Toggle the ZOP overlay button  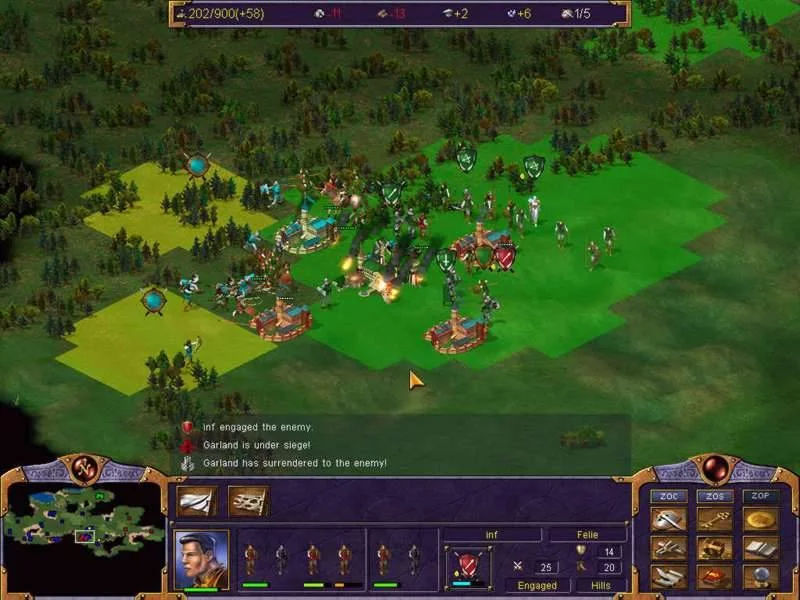pyautogui.click(x=759, y=497)
